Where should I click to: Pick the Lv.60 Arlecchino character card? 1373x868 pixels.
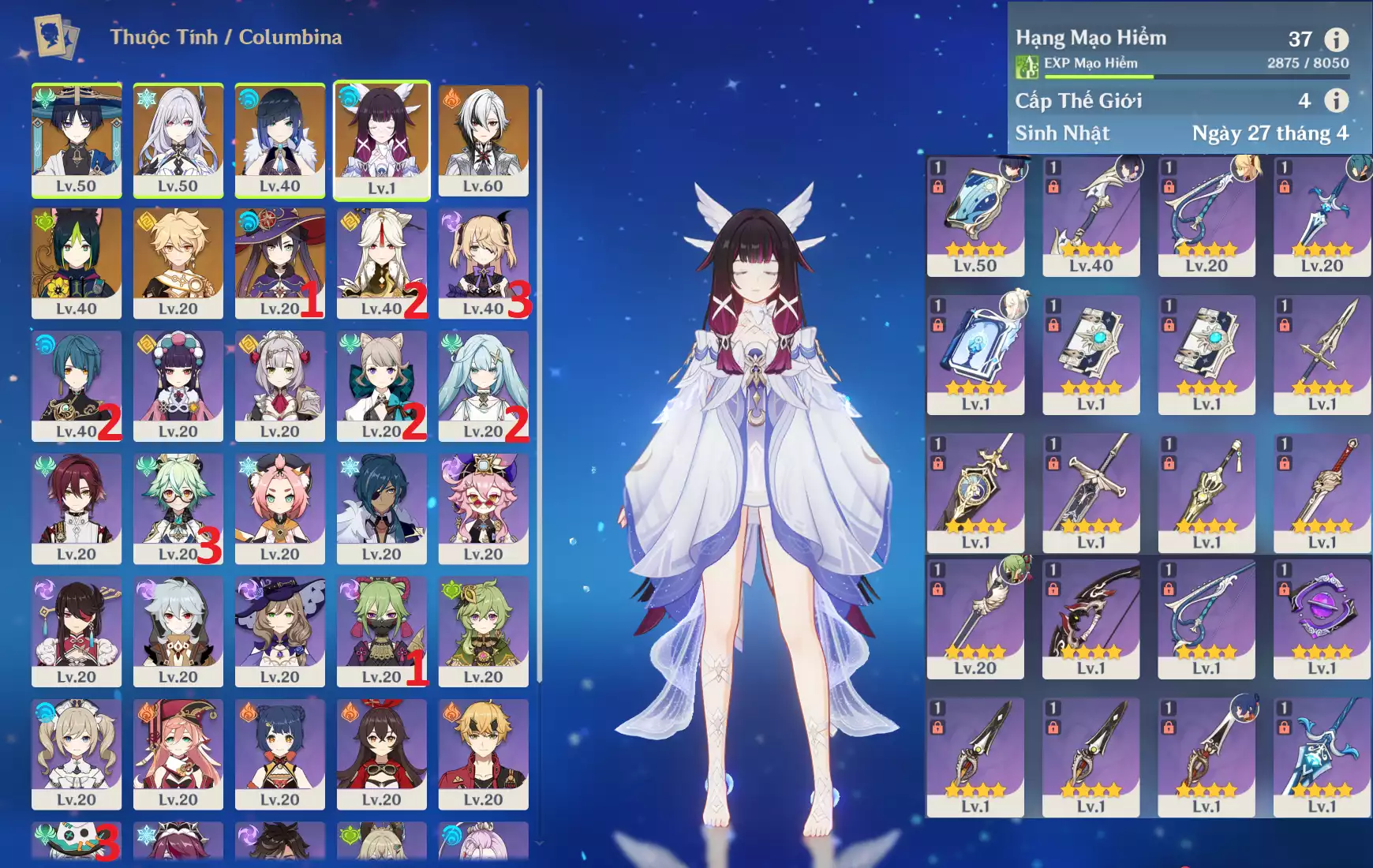coord(484,140)
